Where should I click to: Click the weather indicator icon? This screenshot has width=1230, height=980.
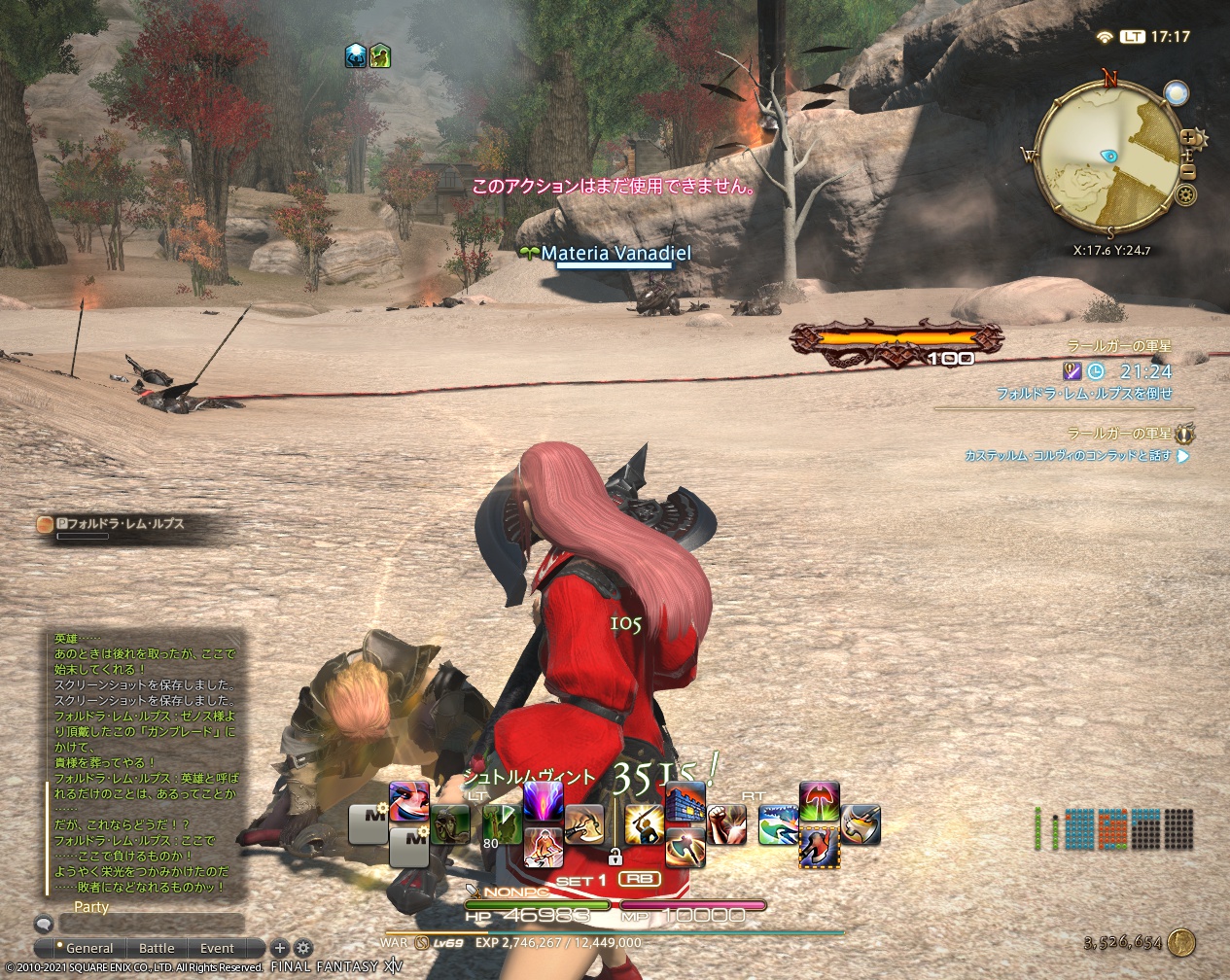(1177, 93)
